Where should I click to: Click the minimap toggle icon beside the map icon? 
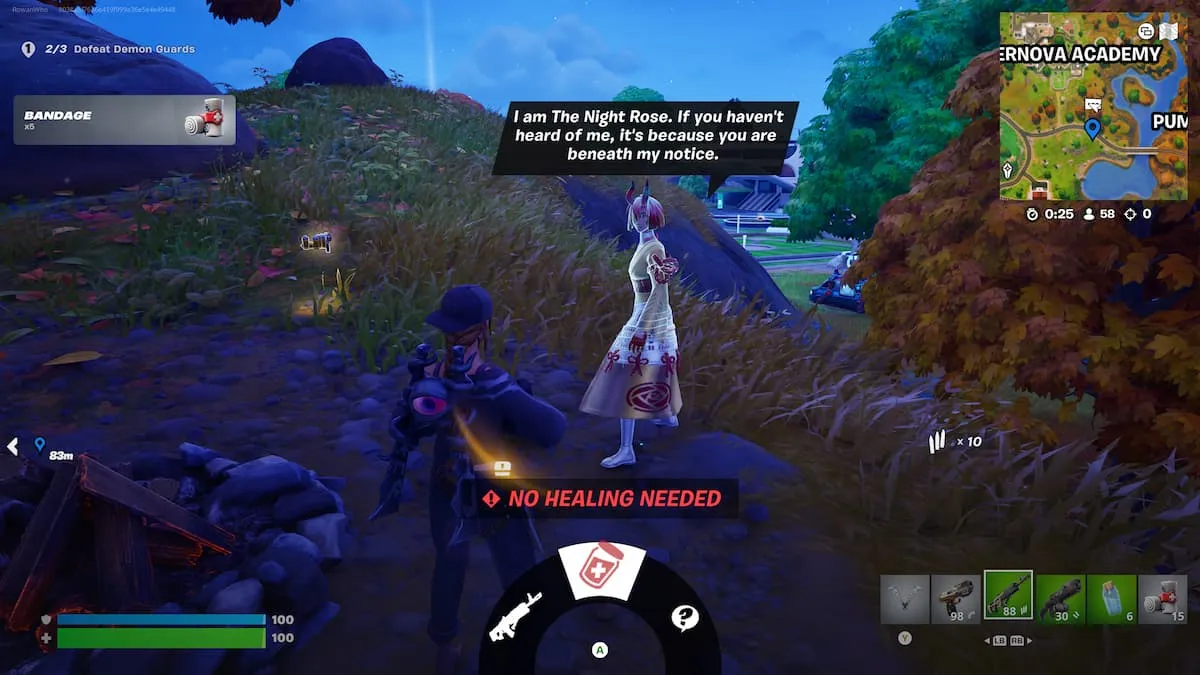pos(1145,31)
